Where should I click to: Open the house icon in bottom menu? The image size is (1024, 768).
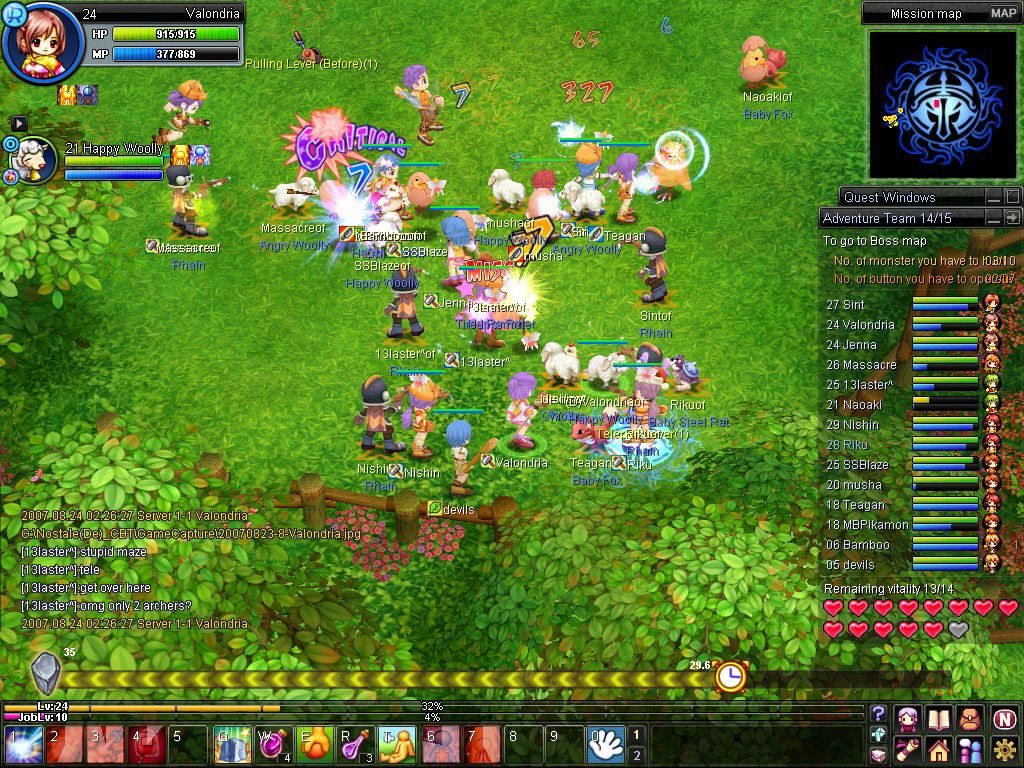click(x=938, y=749)
